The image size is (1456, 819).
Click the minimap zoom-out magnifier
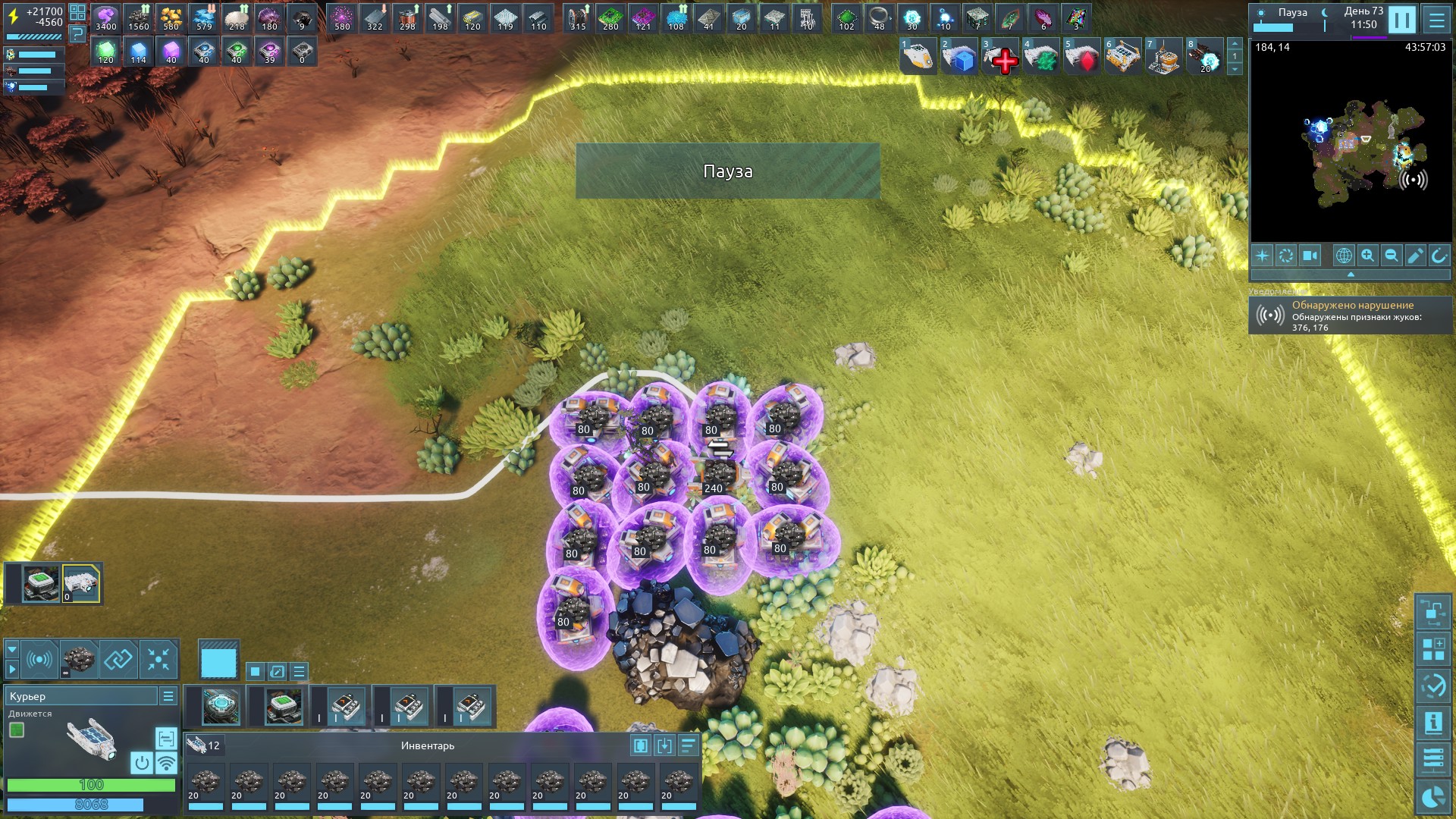1392,256
